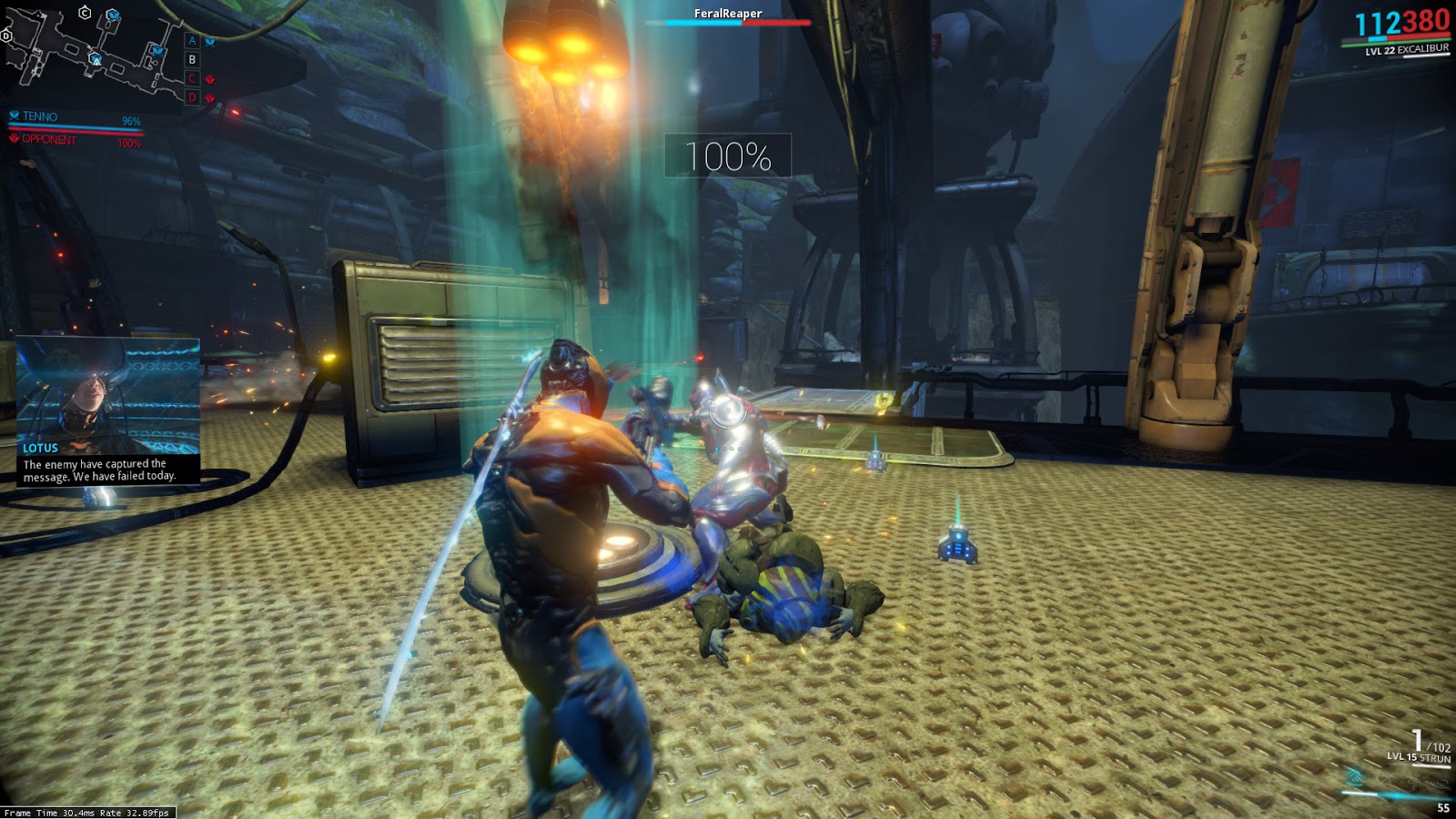Viewport: 1456px width, 819px height.
Task: Click the objective marker B in map legend
Action: coord(191,60)
